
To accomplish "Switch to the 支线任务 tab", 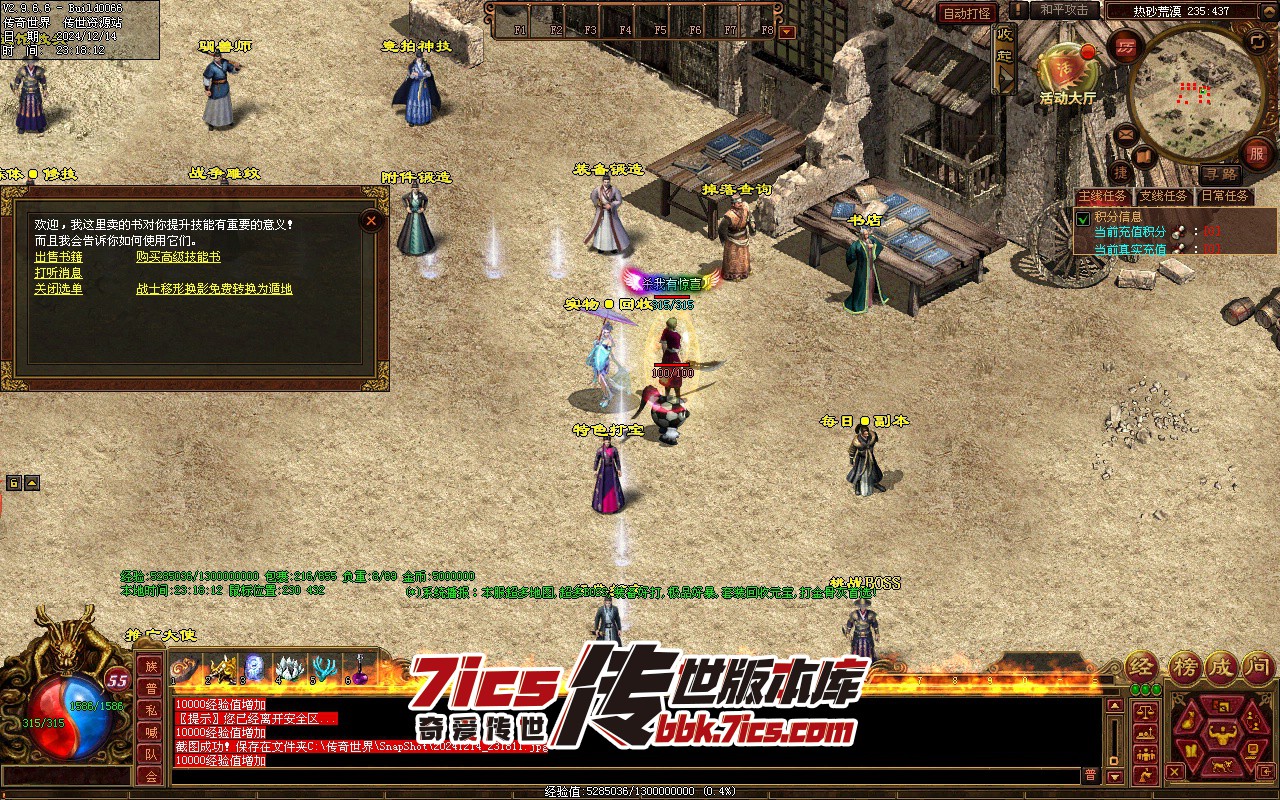I will (1164, 196).
